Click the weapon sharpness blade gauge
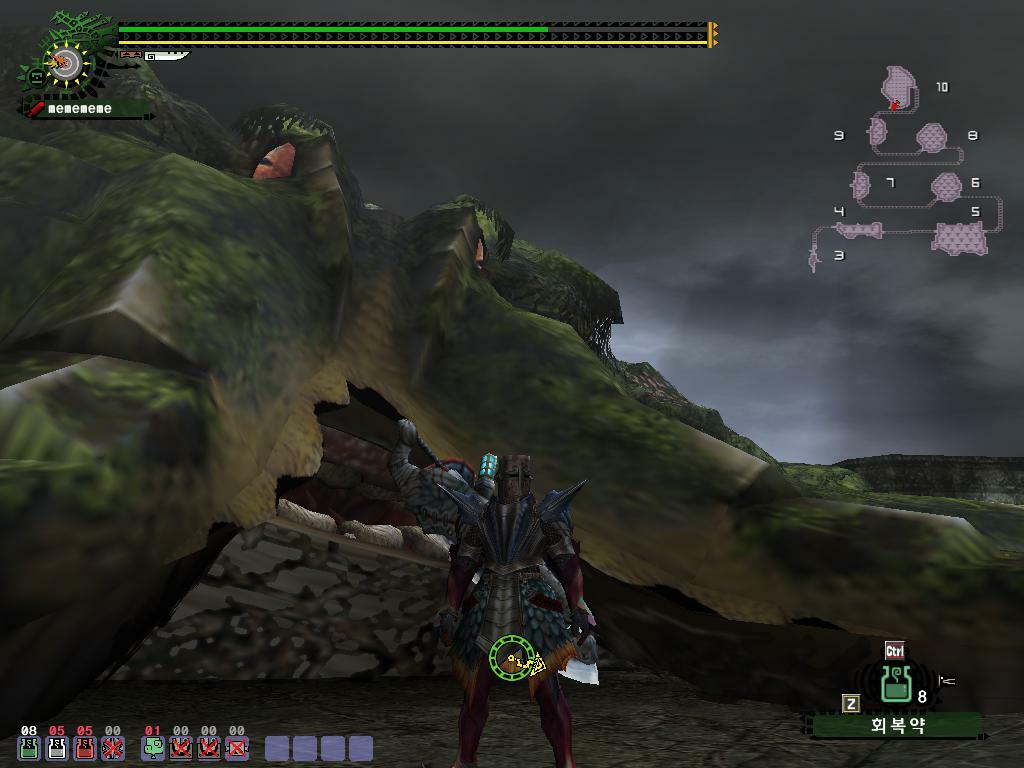This screenshot has width=1024, height=768. [x=167, y=56]
